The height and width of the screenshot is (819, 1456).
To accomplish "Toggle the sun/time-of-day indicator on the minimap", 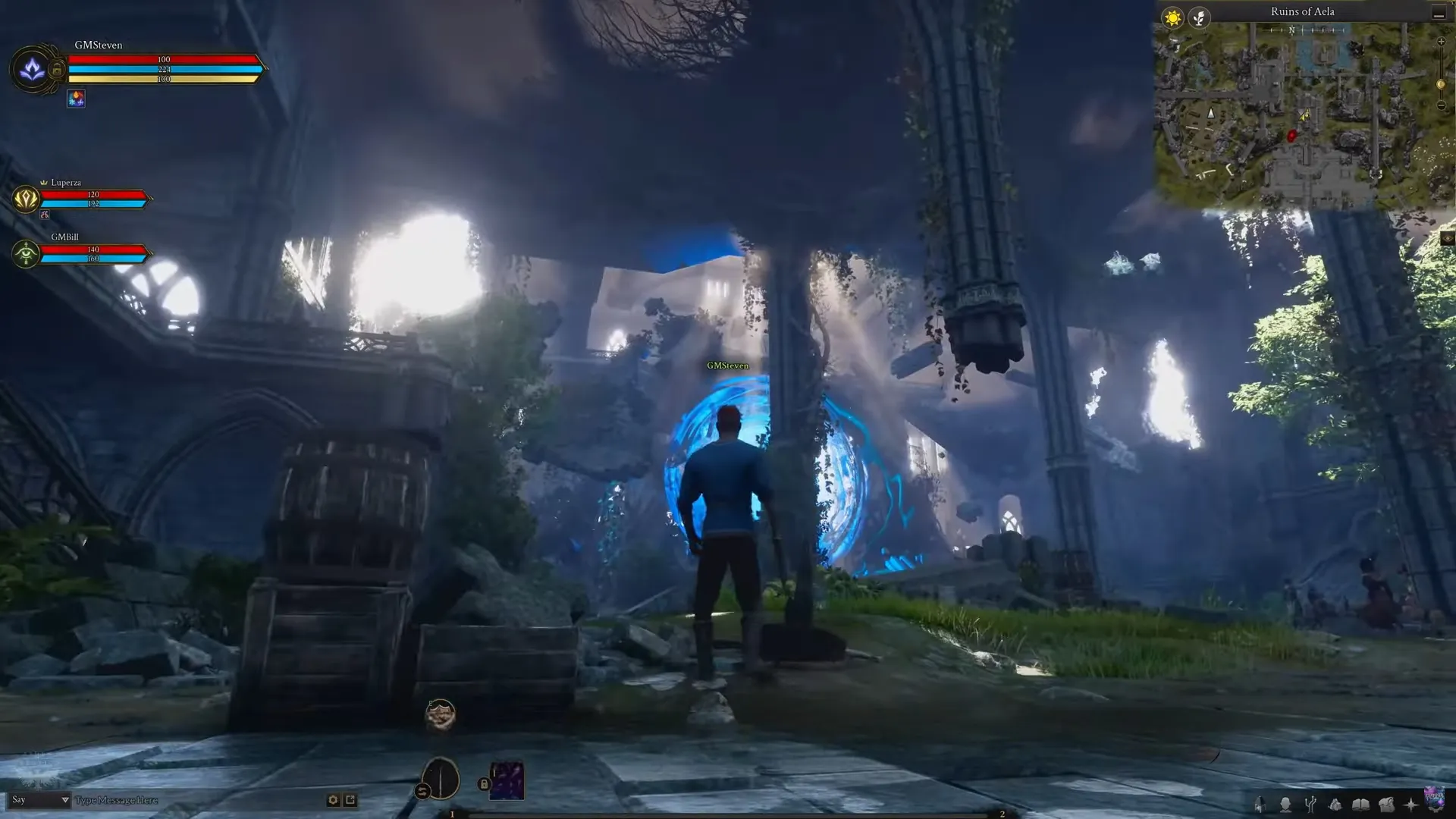I will (x=1172, y=17).
